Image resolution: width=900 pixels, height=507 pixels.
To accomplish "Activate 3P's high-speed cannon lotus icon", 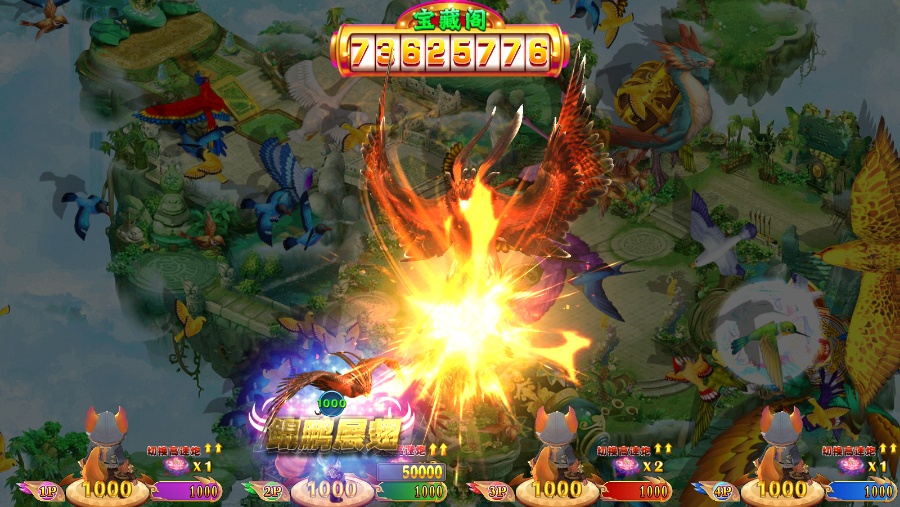I will tap(628, 466).
